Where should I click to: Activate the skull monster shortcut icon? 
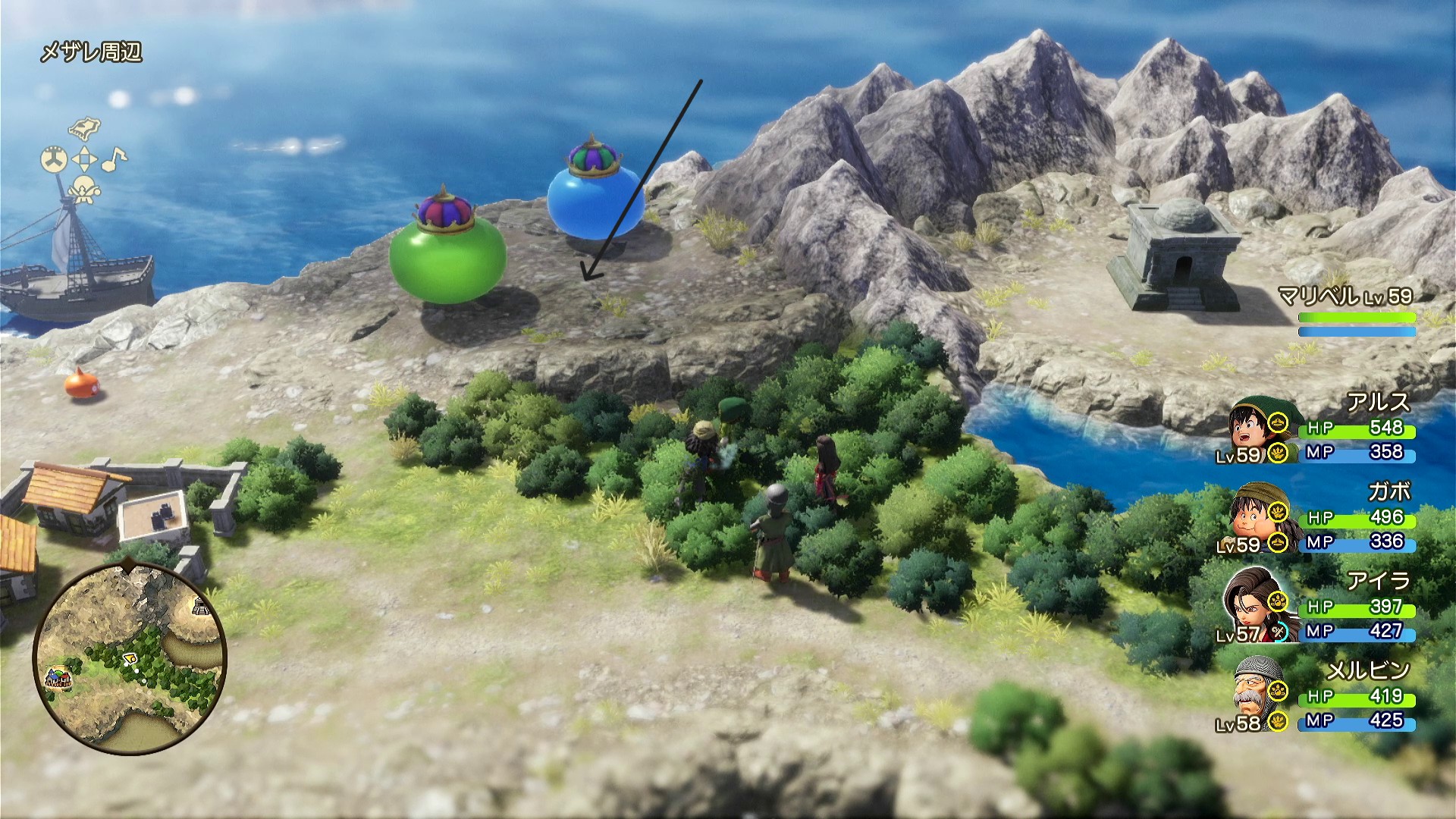84,188
